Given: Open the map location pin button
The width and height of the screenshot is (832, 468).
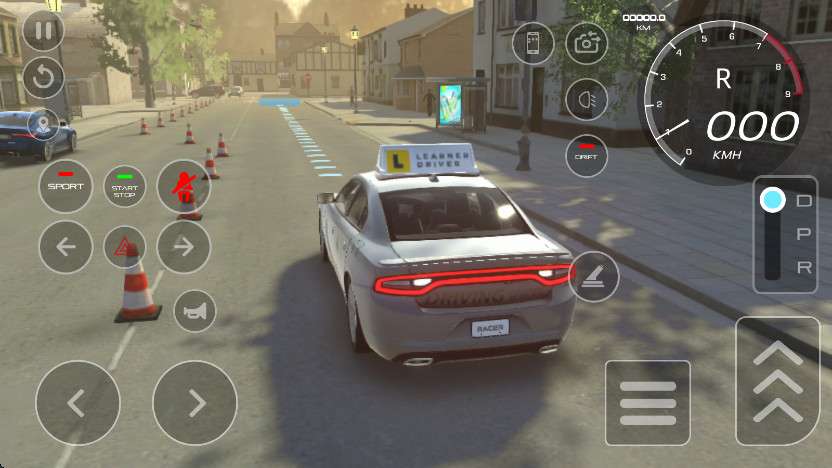Looking at the screenshot, I should tap(43, 126).
